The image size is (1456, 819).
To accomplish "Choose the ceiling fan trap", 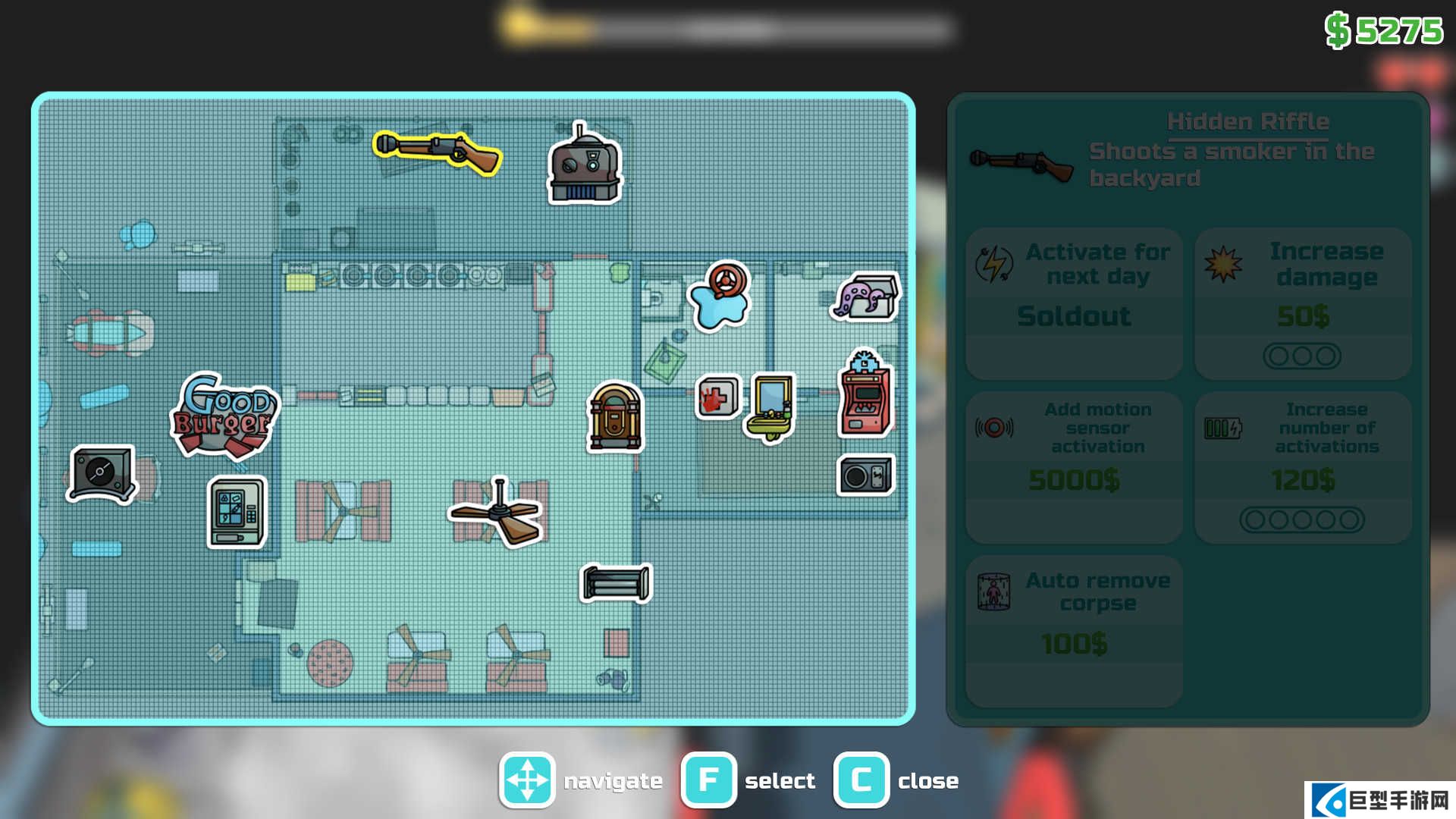I will [x=497, y=513].
